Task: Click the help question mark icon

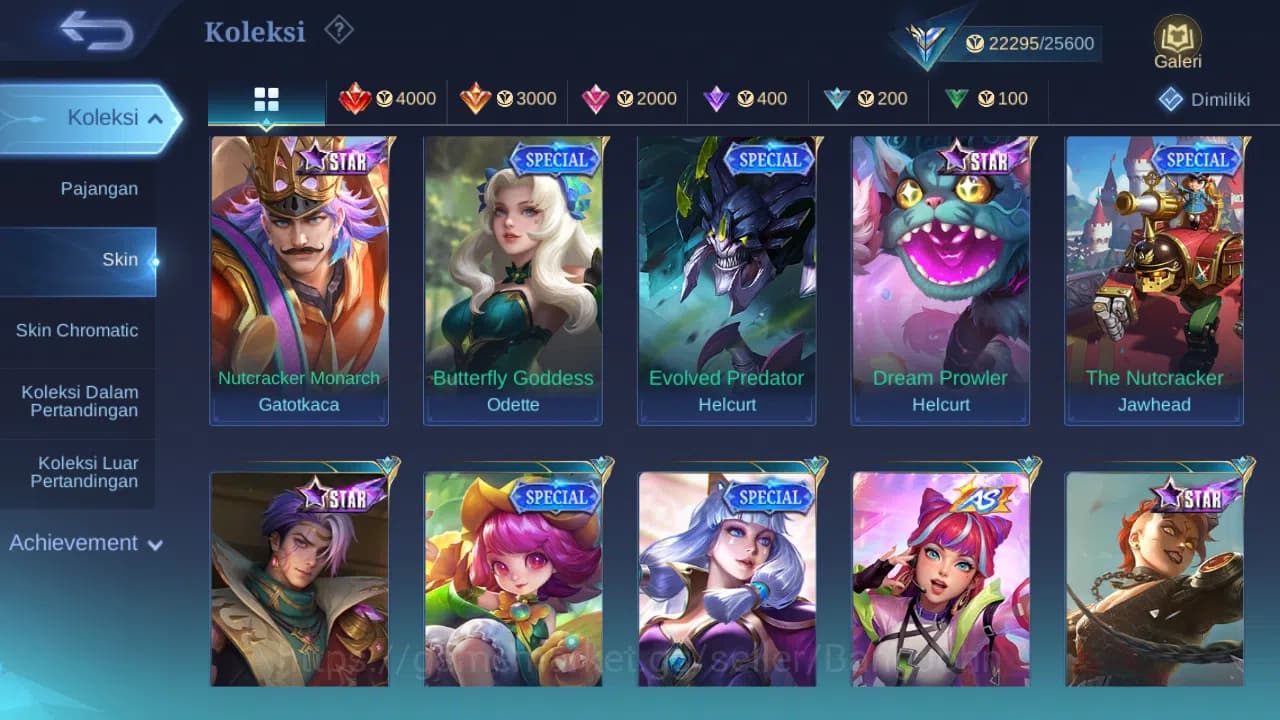Action: (339, 30)
